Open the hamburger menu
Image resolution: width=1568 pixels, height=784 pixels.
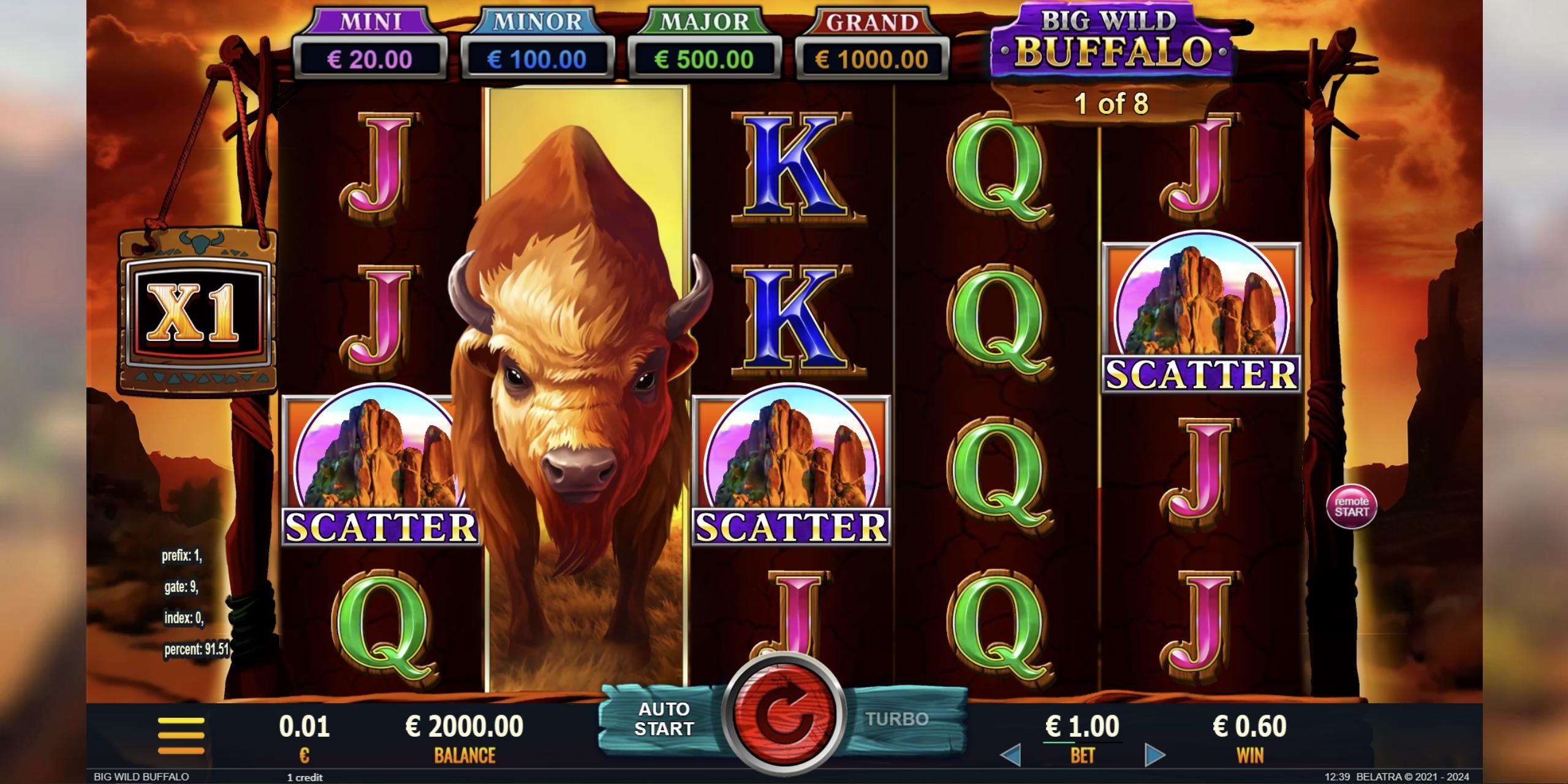click(x=181, y=734)
